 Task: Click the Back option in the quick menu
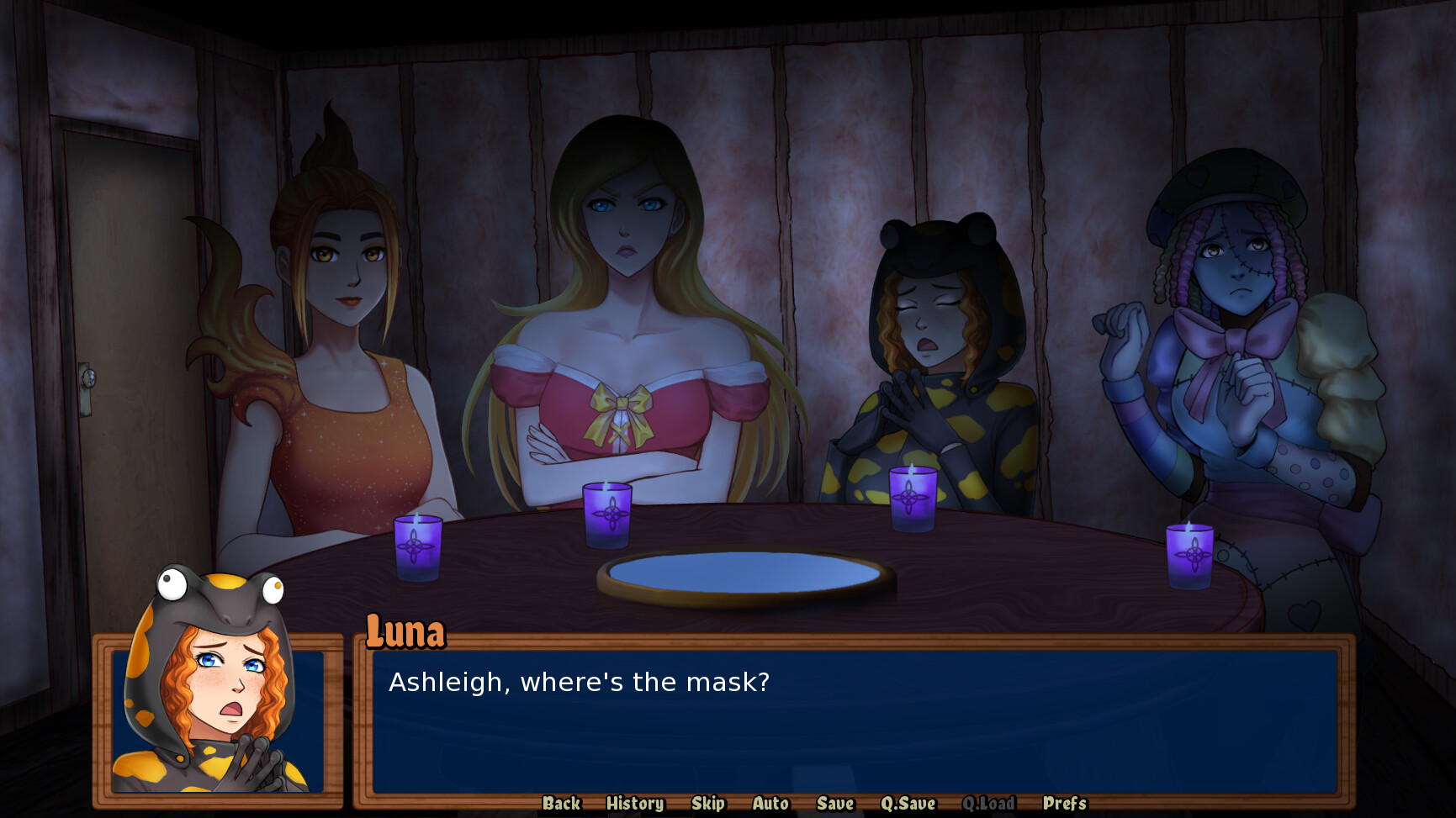coord(560,804)
